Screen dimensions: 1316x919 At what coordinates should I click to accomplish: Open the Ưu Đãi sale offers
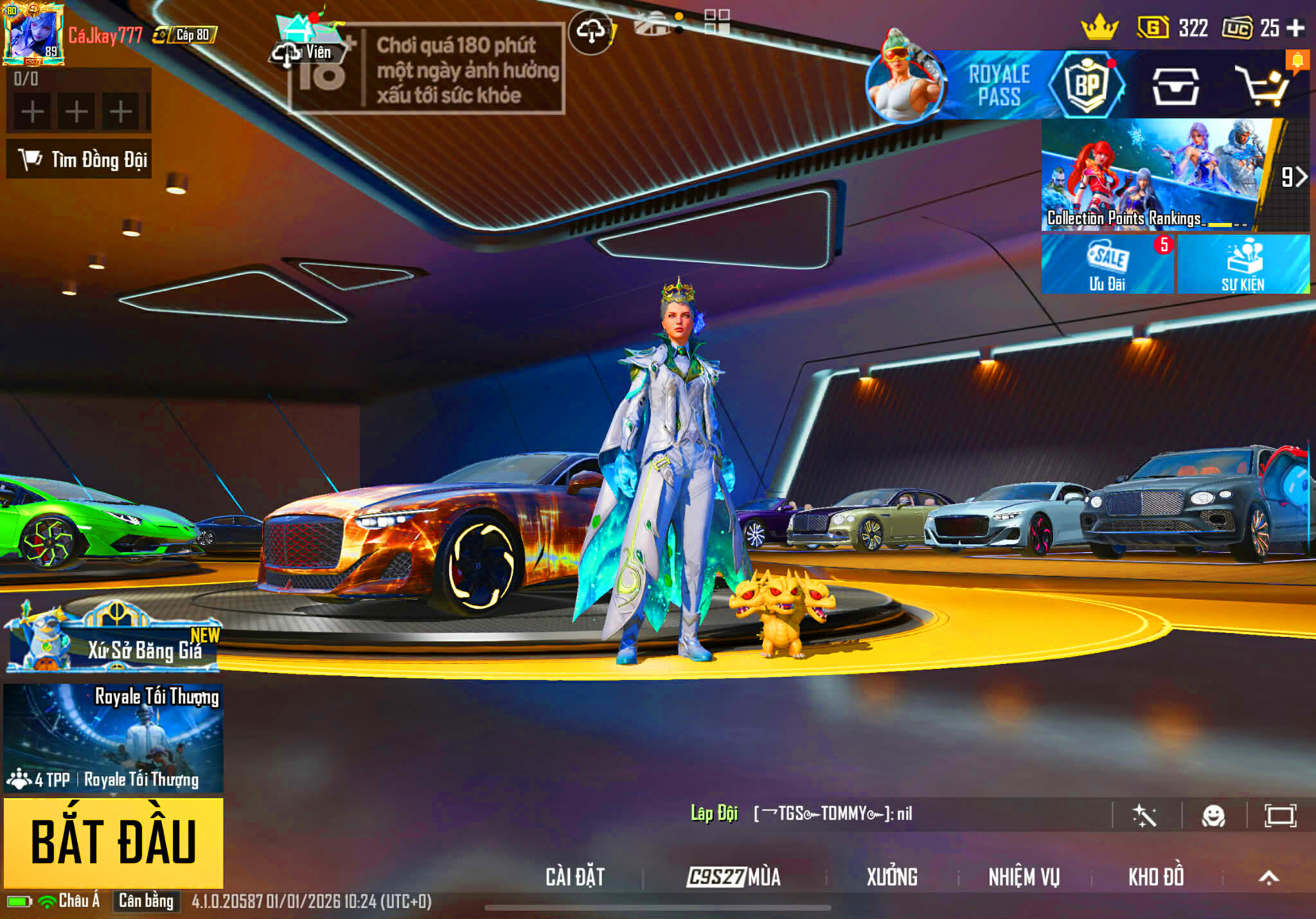[1107, 265]
